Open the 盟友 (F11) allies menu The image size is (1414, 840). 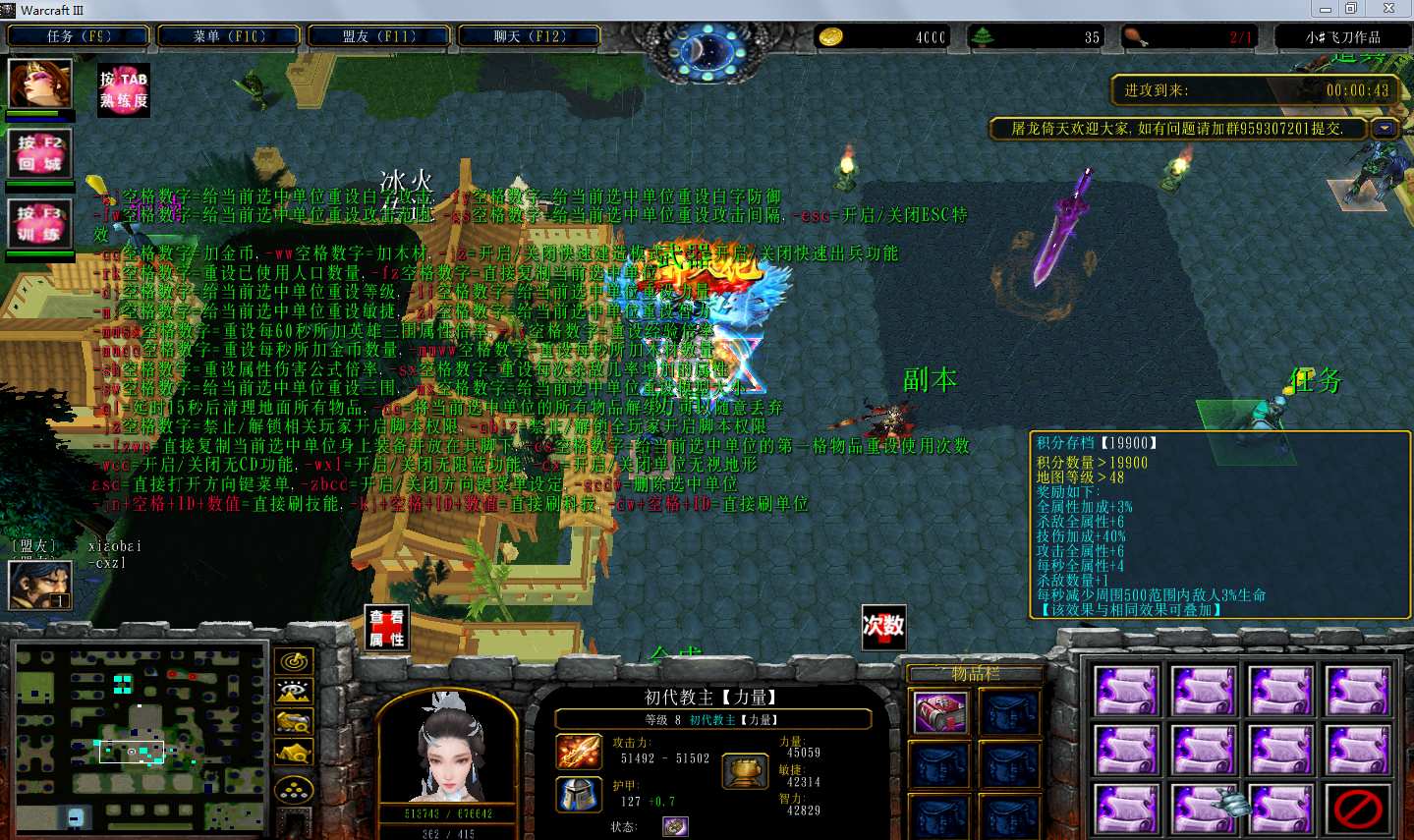[379, 36]
